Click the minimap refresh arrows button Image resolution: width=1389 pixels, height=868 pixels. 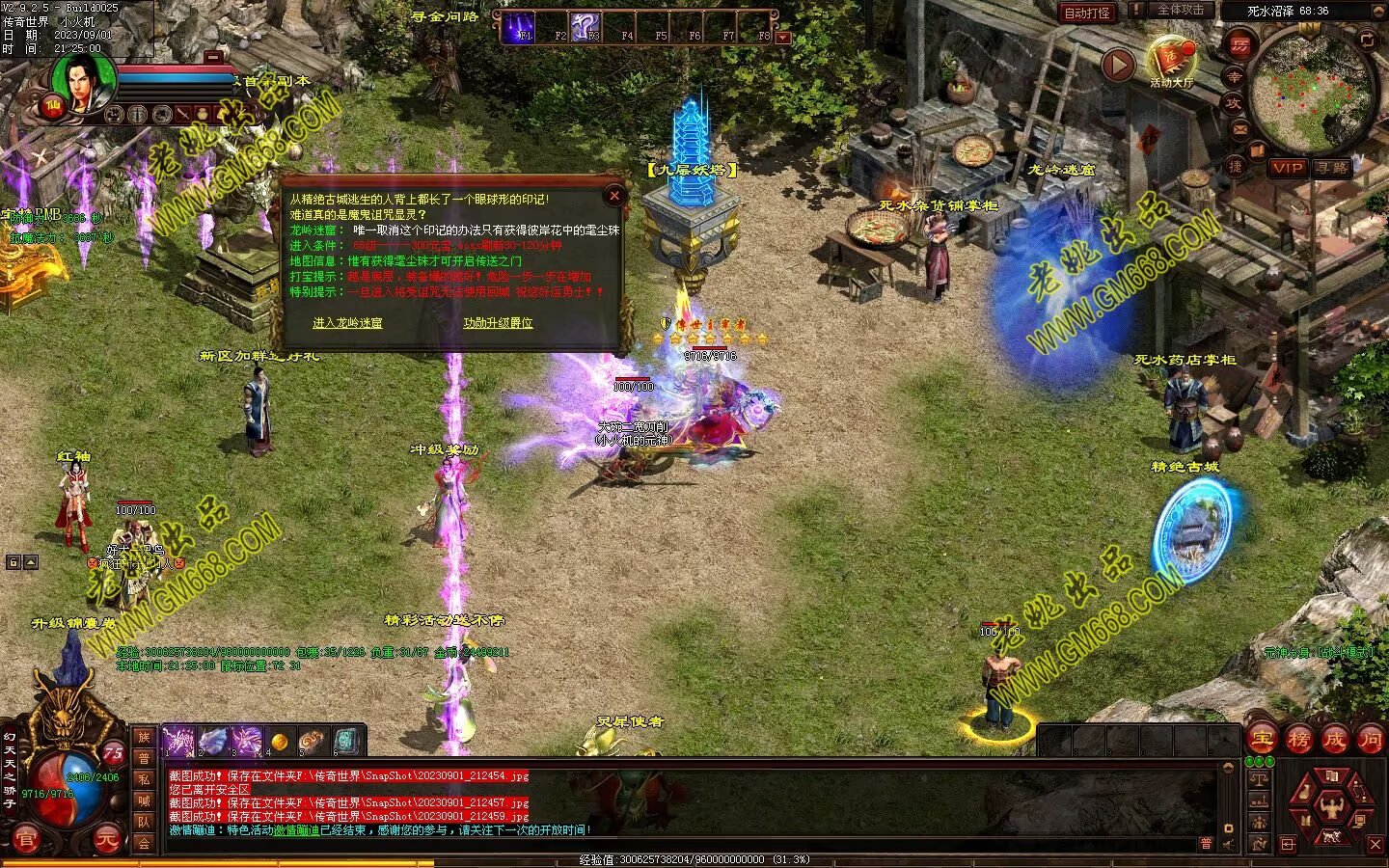coord(1367,40)
